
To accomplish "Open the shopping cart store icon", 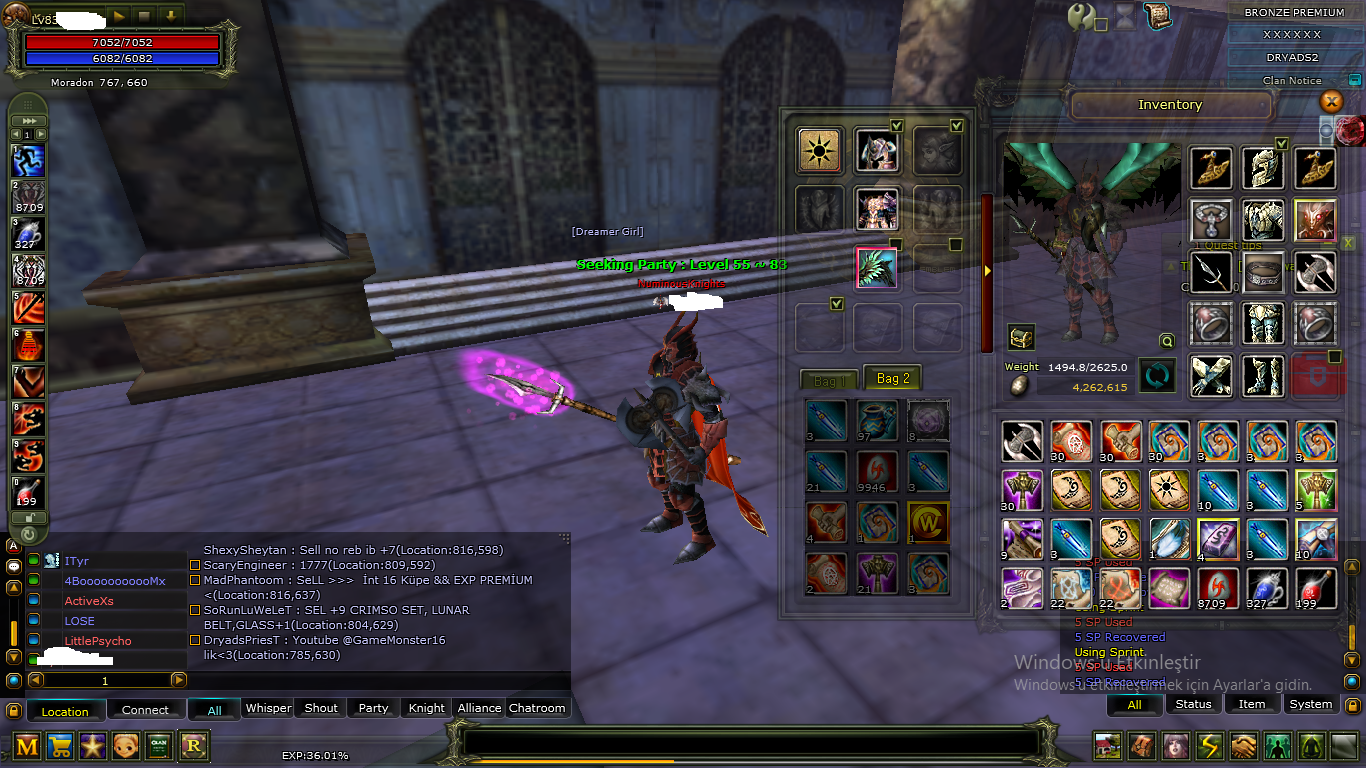I will 60,745.
